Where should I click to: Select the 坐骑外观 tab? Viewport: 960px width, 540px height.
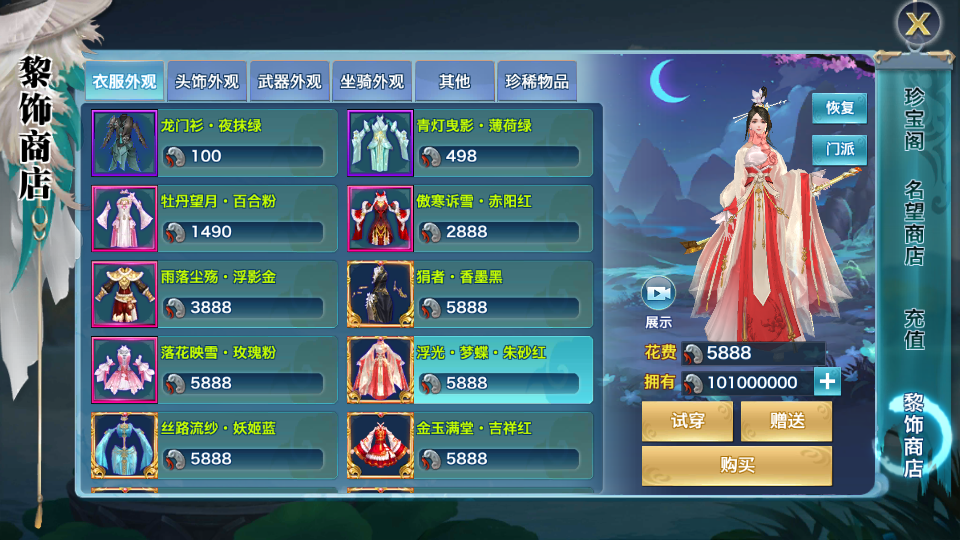point(372,82)
